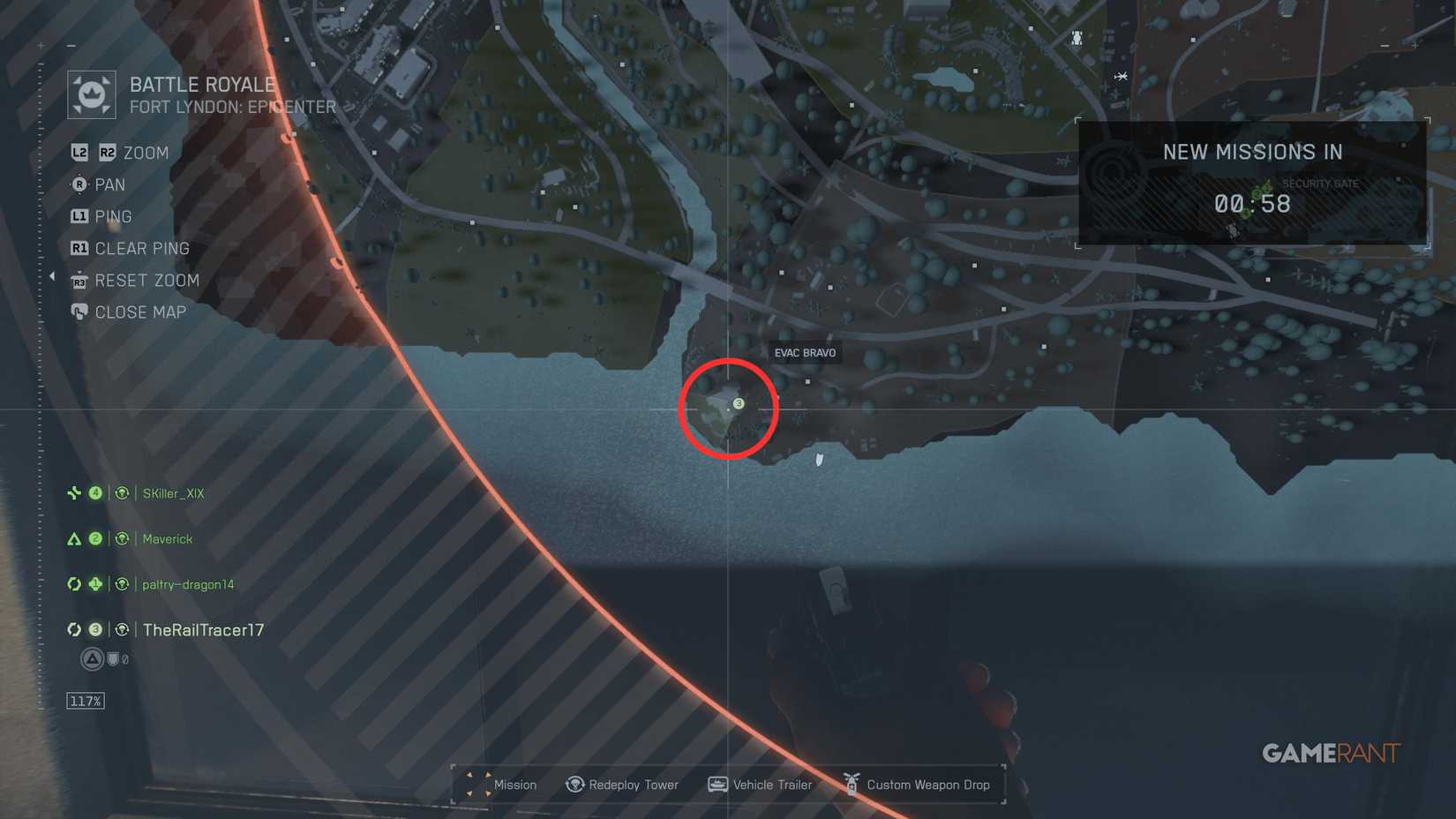This screenshot has height=819, width=1456.
Task: Click the 117% zoom level indicator
Action: [x=84, y=700]
